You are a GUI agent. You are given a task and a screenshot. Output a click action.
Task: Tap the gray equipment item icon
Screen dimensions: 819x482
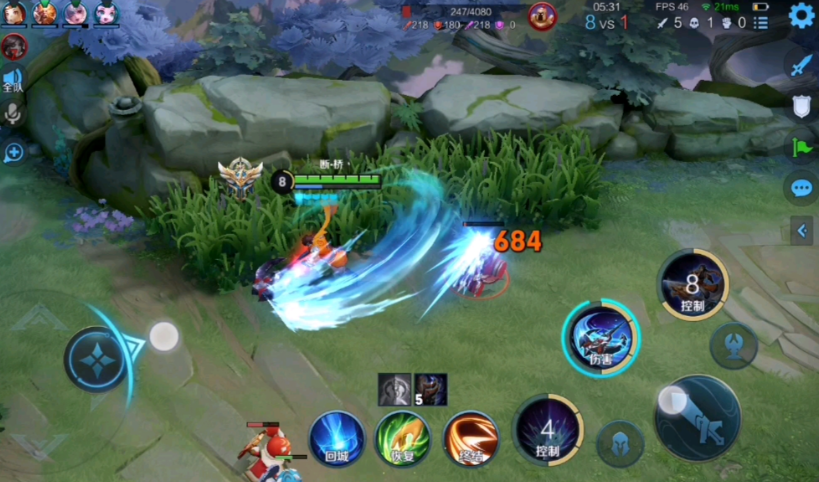394,389
